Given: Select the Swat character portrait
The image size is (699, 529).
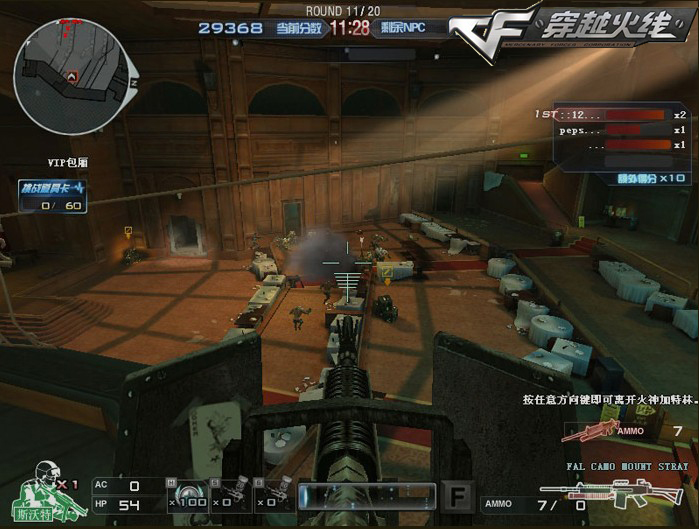Looking at the screenshot, I should 44,492.
